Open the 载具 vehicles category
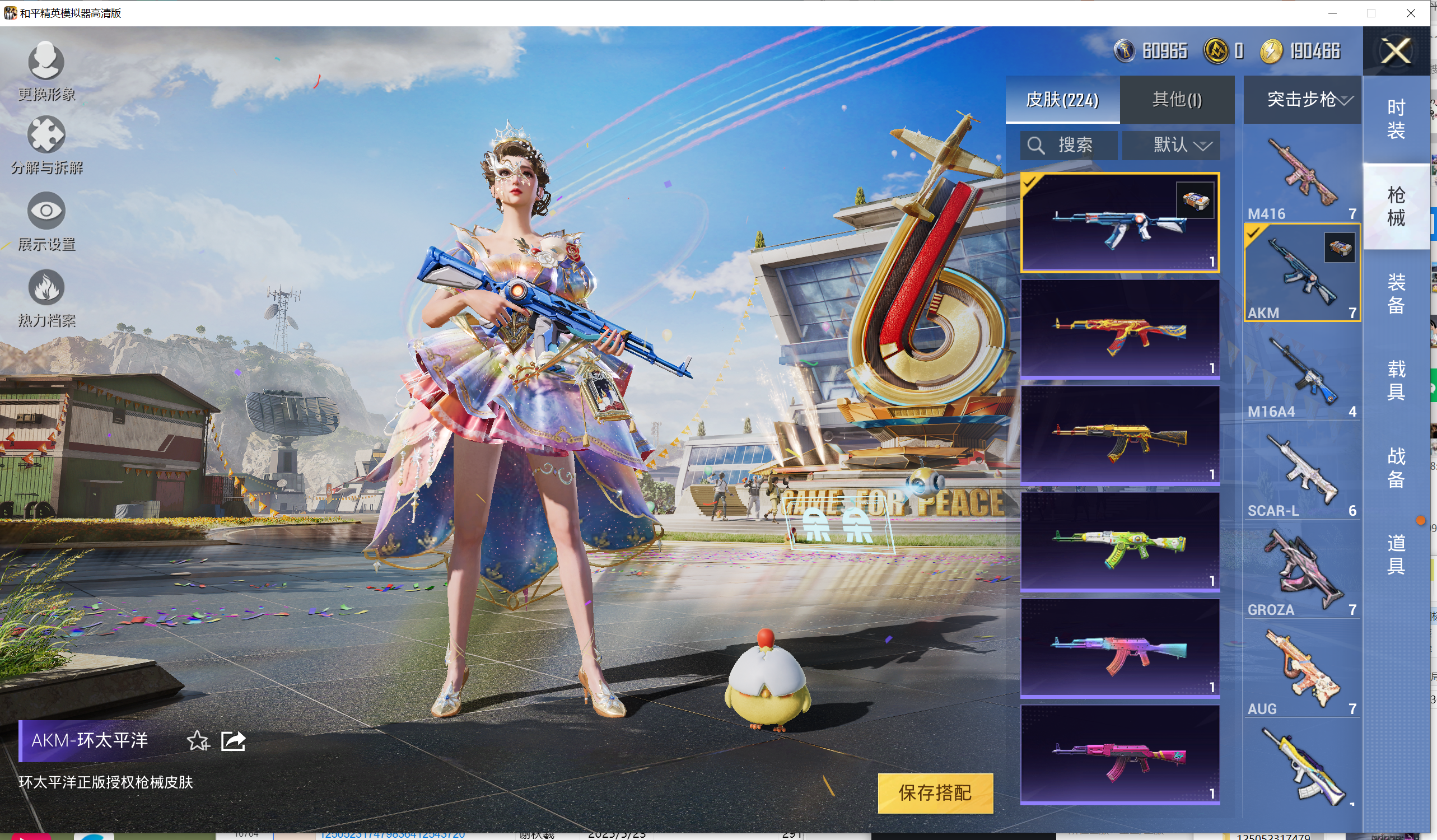The width and height of the screenshot is (1437, 840). tap(1396, 380)
